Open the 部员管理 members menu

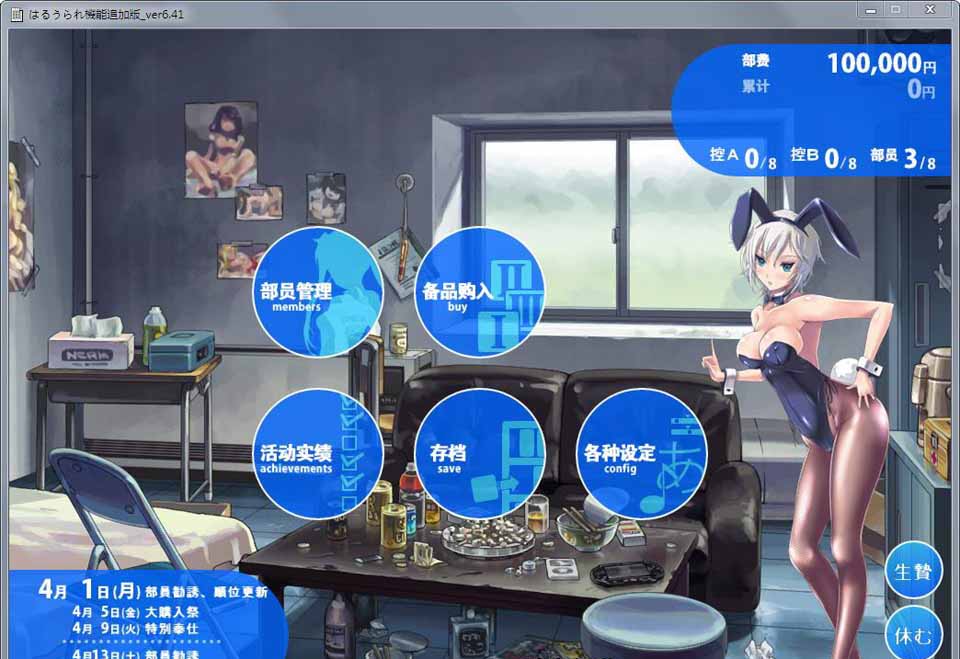(317, 292)
